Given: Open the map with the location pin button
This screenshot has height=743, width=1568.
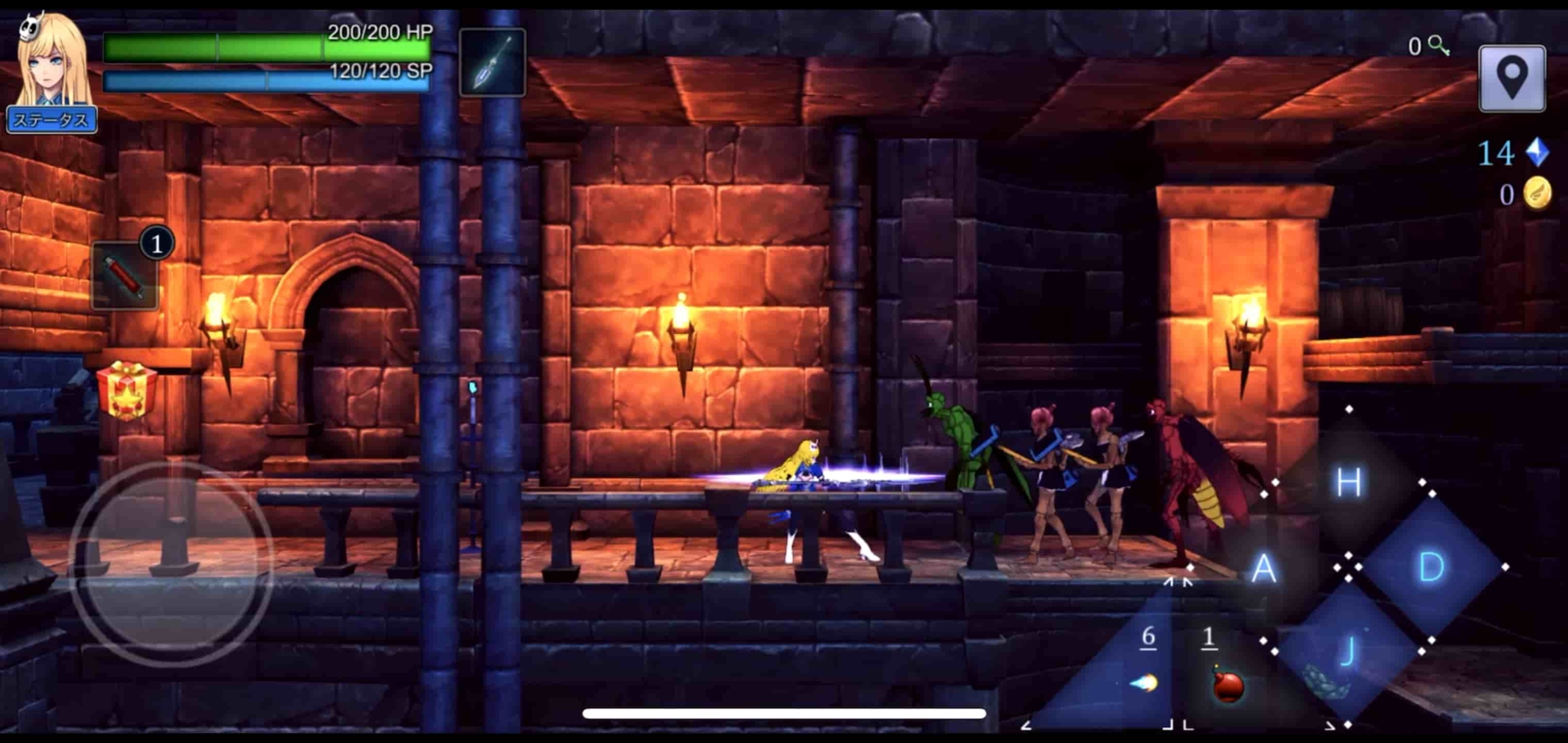Looking at the screenshot, I should click(x=1511, y=79).
